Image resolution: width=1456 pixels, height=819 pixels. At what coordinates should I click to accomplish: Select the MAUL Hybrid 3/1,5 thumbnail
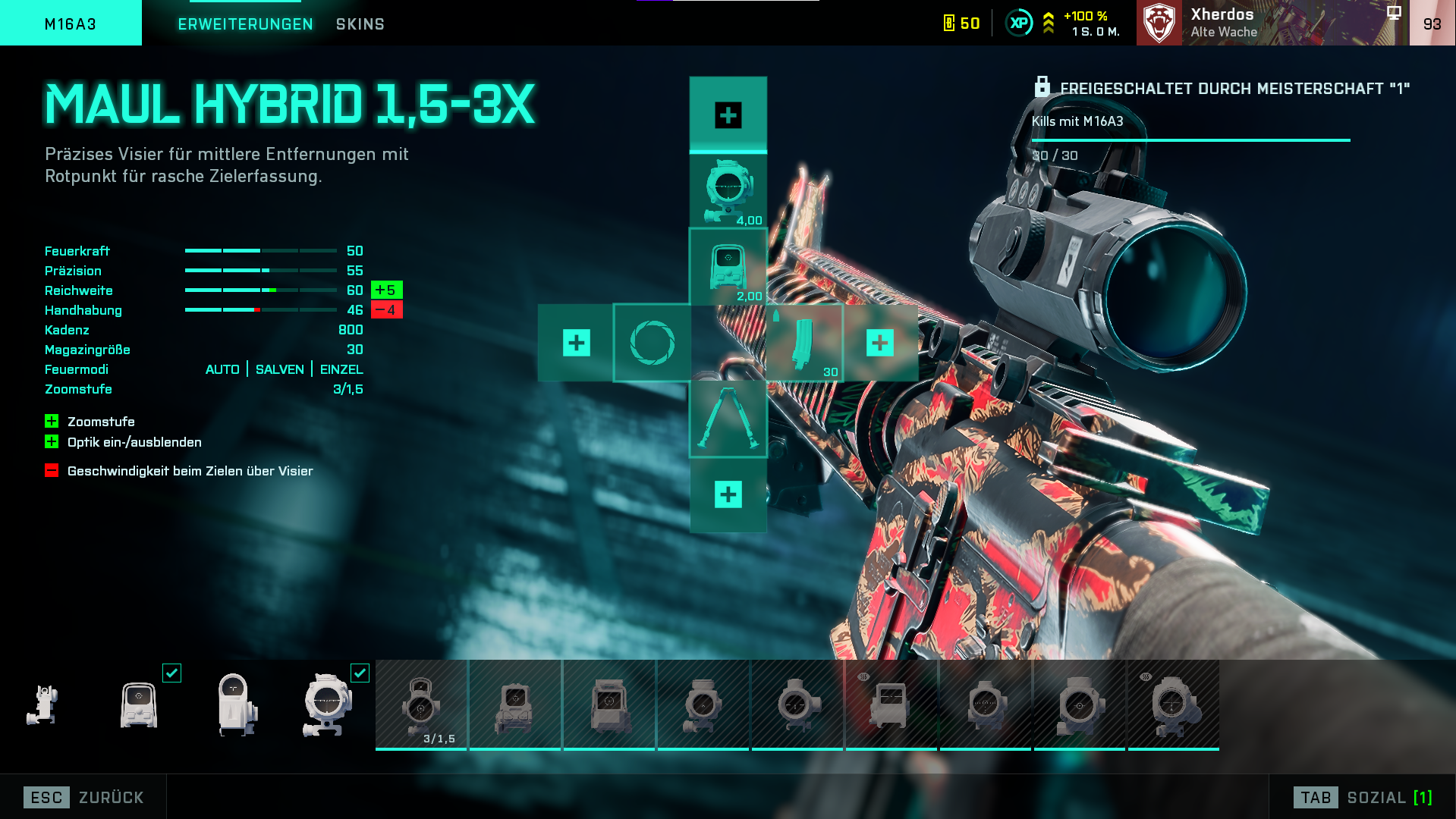tap(422, 704)
